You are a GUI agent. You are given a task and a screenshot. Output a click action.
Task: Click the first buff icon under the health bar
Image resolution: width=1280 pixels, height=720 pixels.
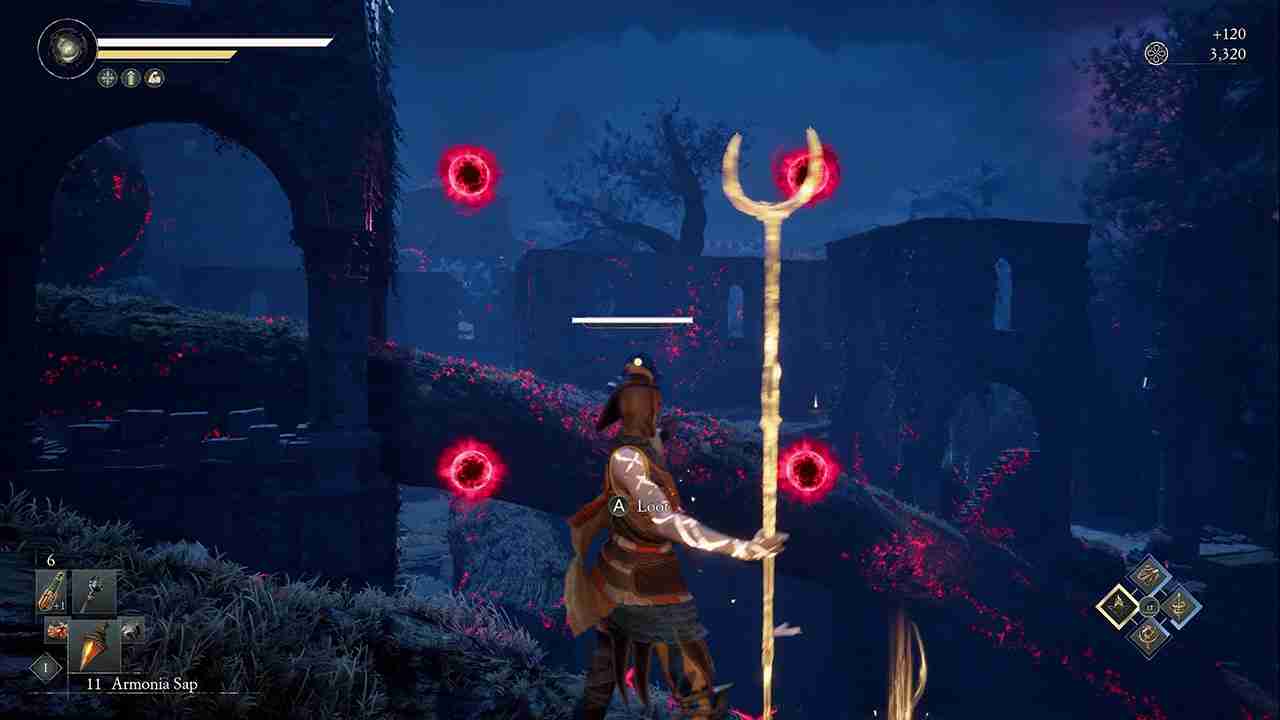click(x=107, y=77)
